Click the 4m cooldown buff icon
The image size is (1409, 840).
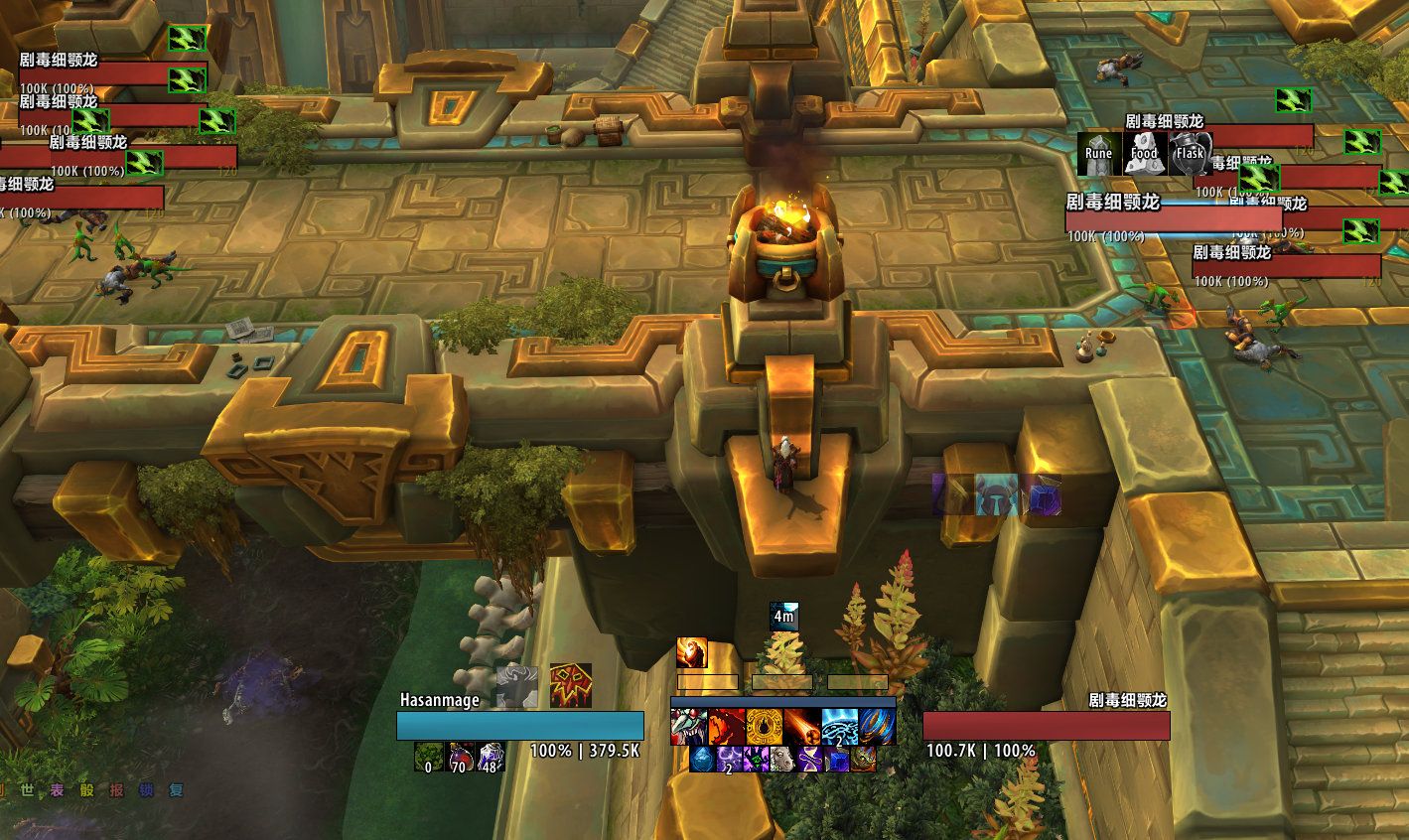pos(783,616)
